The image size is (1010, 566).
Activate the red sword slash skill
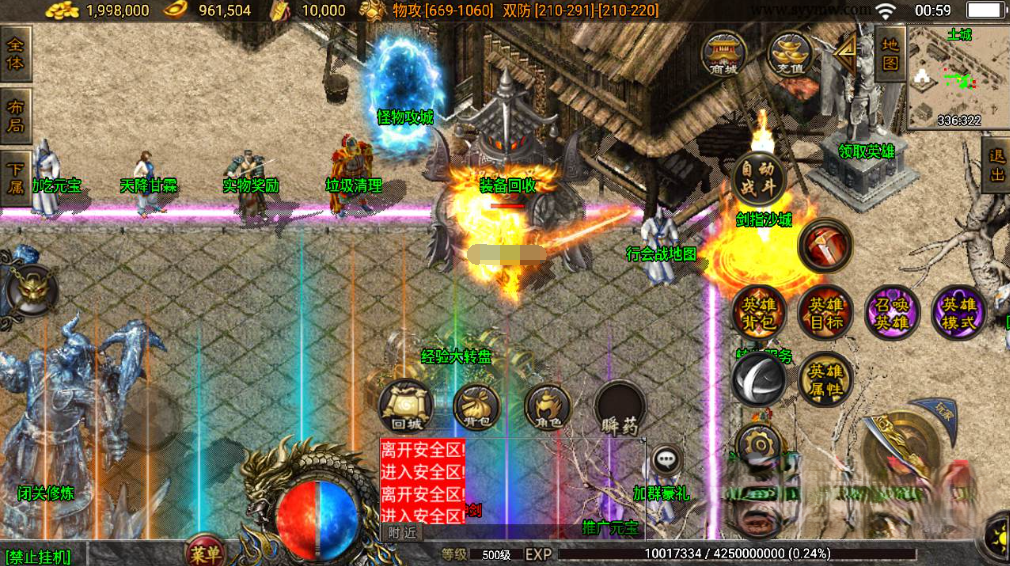(825, 246)
